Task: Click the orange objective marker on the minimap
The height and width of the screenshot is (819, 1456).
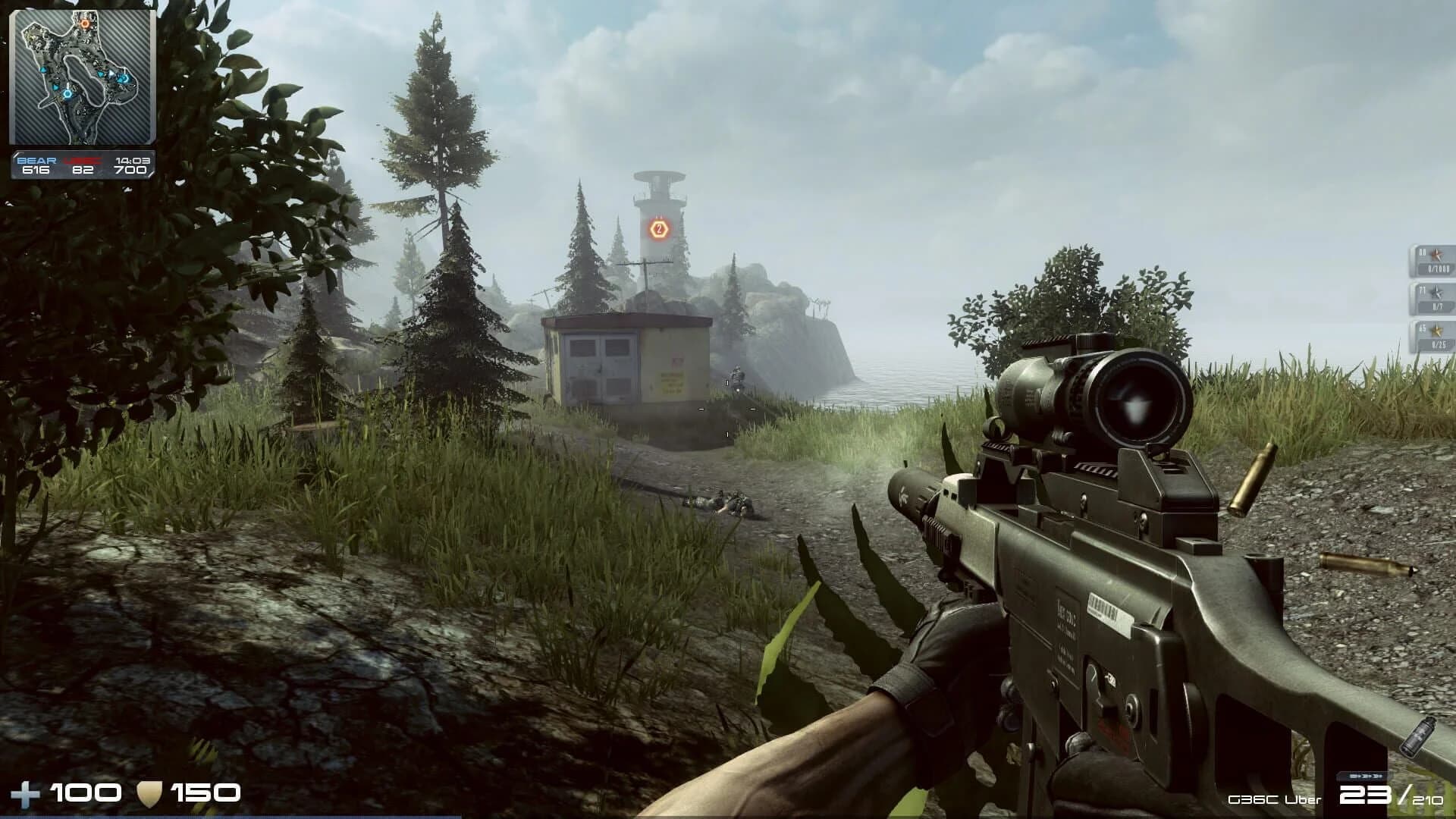Action: tap(86, 23)
